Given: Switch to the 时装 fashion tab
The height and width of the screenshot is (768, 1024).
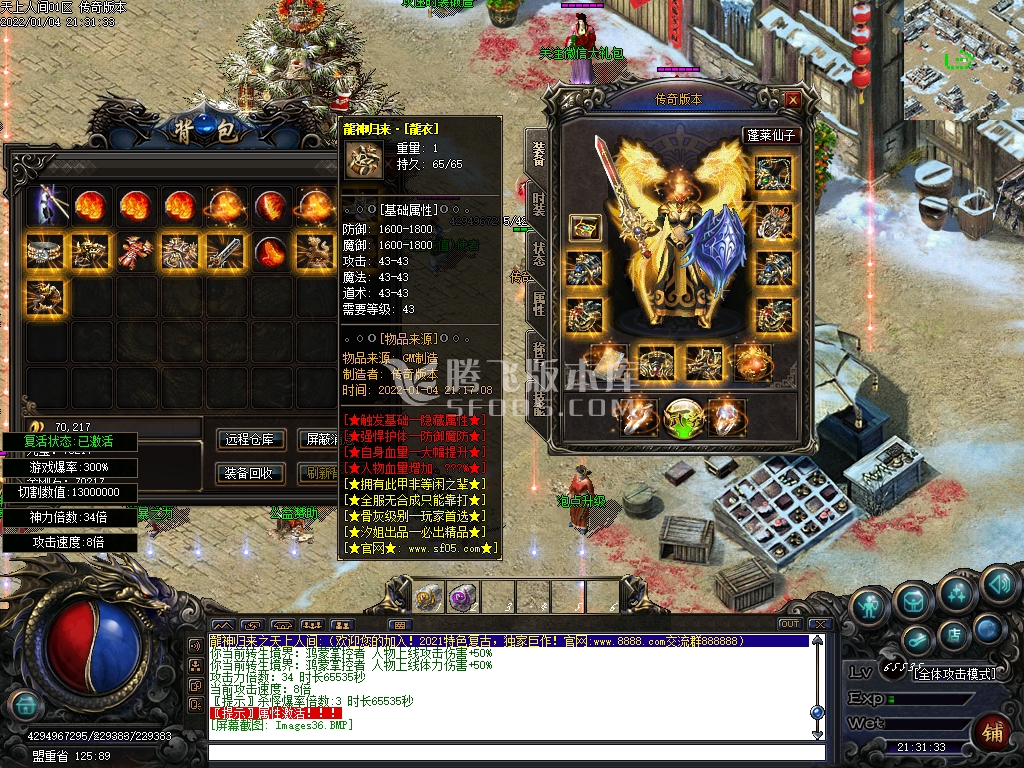Looking at the screenshot, I should [x=538, y=203].
